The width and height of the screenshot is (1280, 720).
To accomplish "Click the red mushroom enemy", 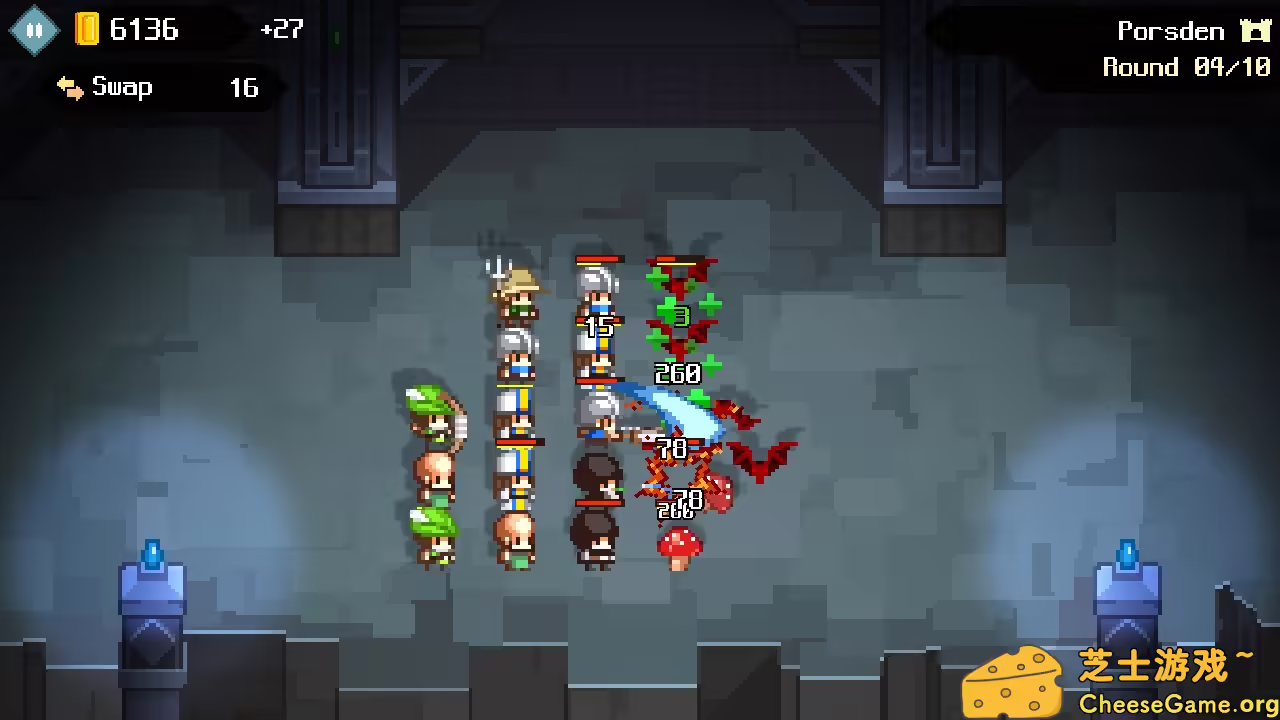I will pyautogui.click(x=678, y=545).
